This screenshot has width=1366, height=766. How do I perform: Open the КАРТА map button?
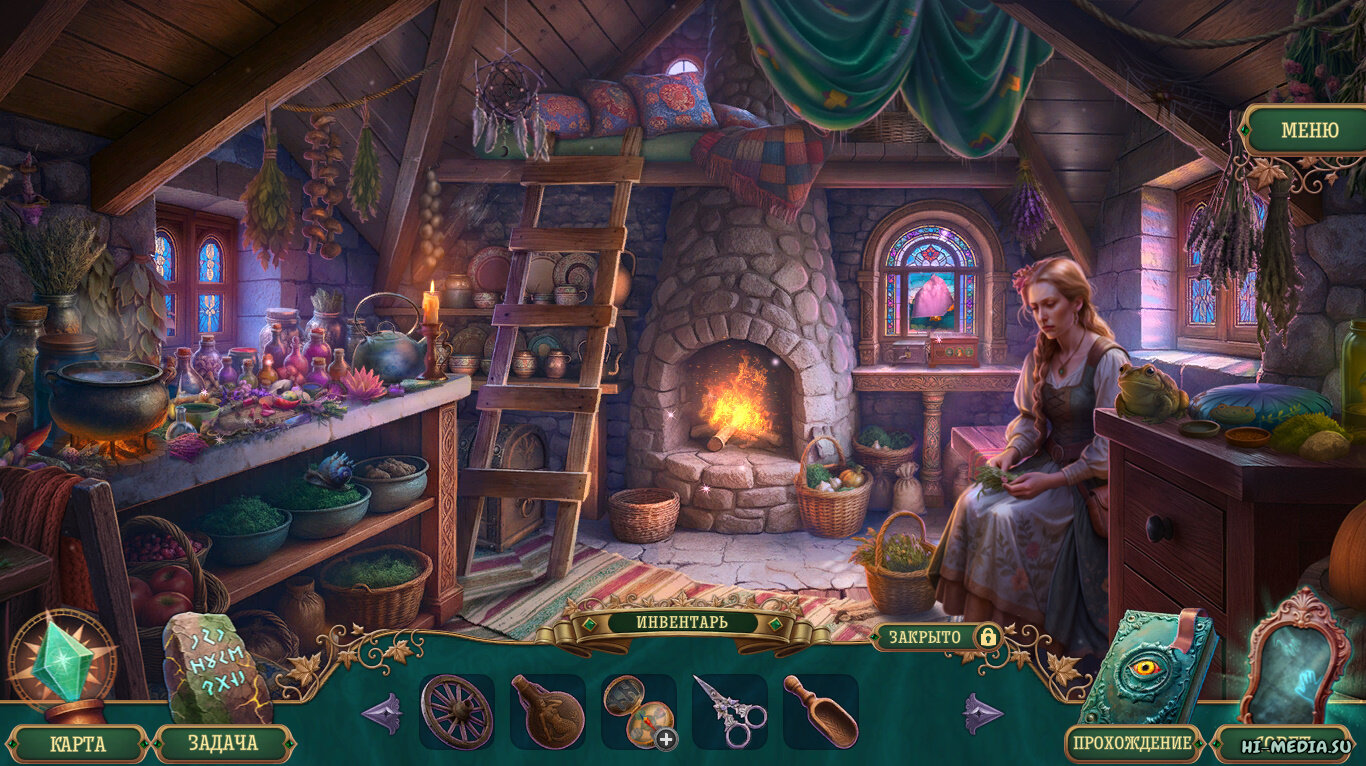click(76, 744)
